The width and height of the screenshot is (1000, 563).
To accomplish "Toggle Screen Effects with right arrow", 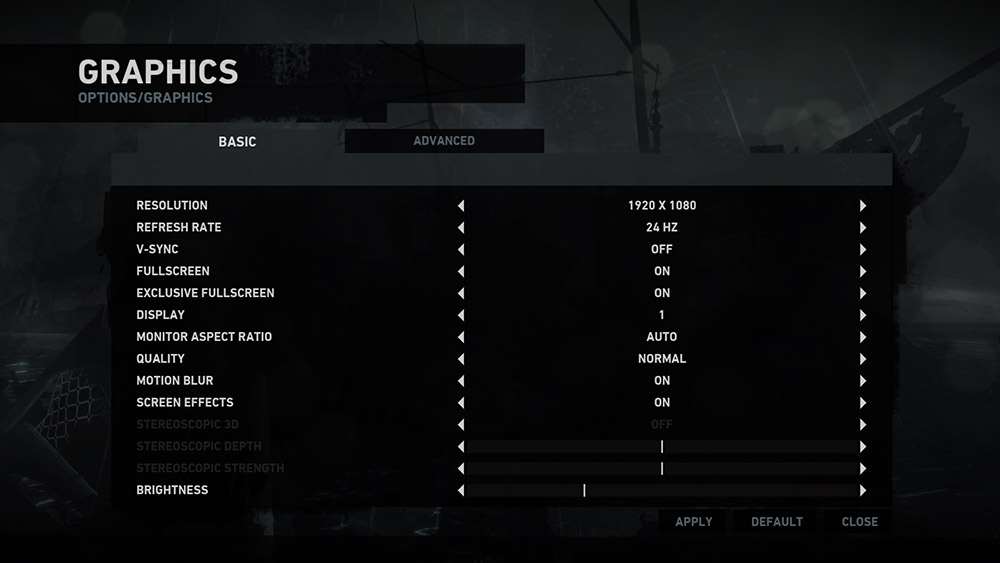I will point(862,403).
